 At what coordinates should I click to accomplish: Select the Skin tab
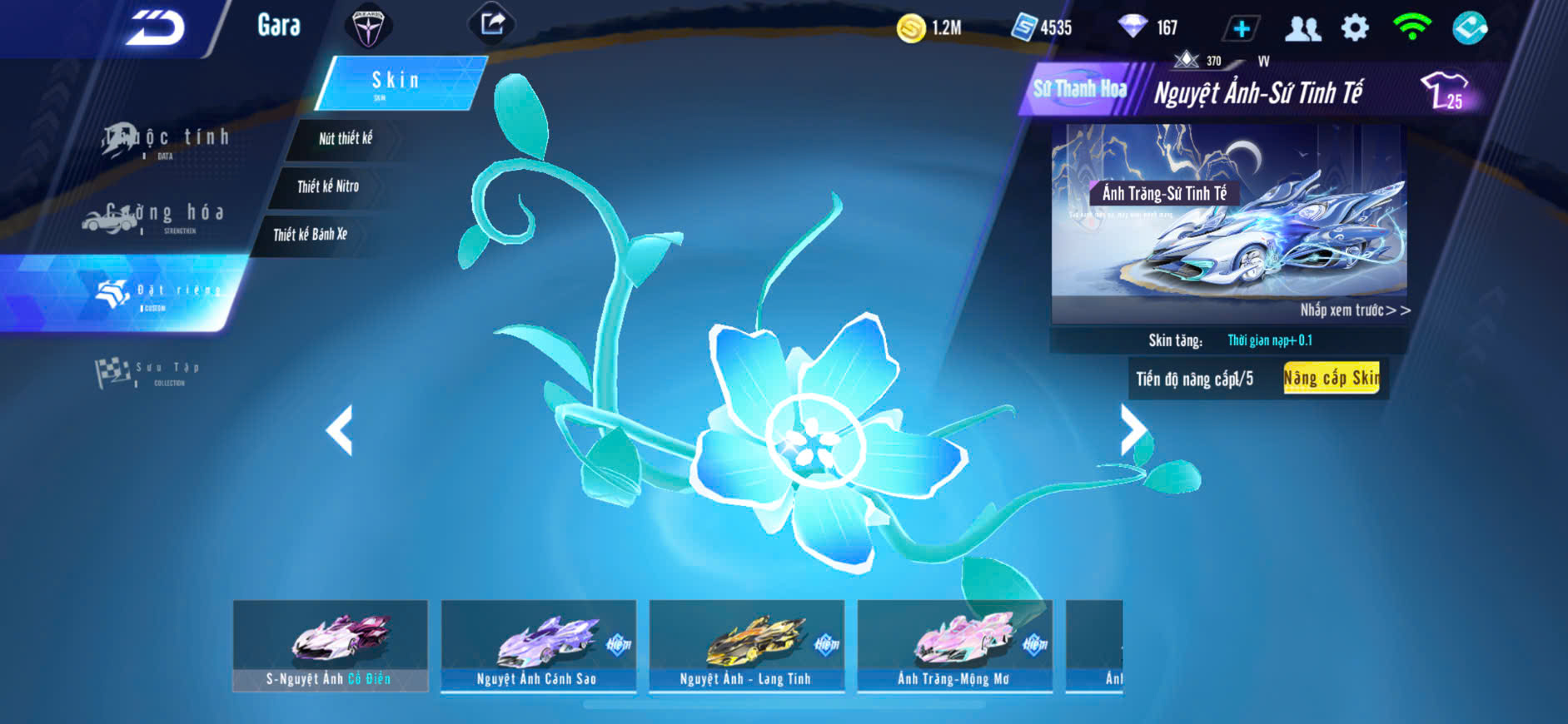point(400,82)
